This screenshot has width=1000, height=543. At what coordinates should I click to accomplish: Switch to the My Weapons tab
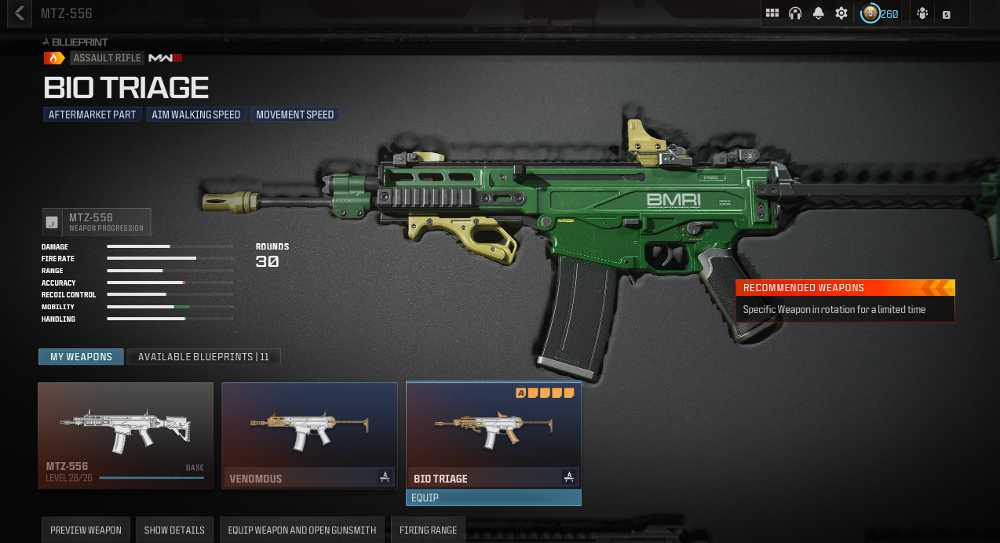81,357
